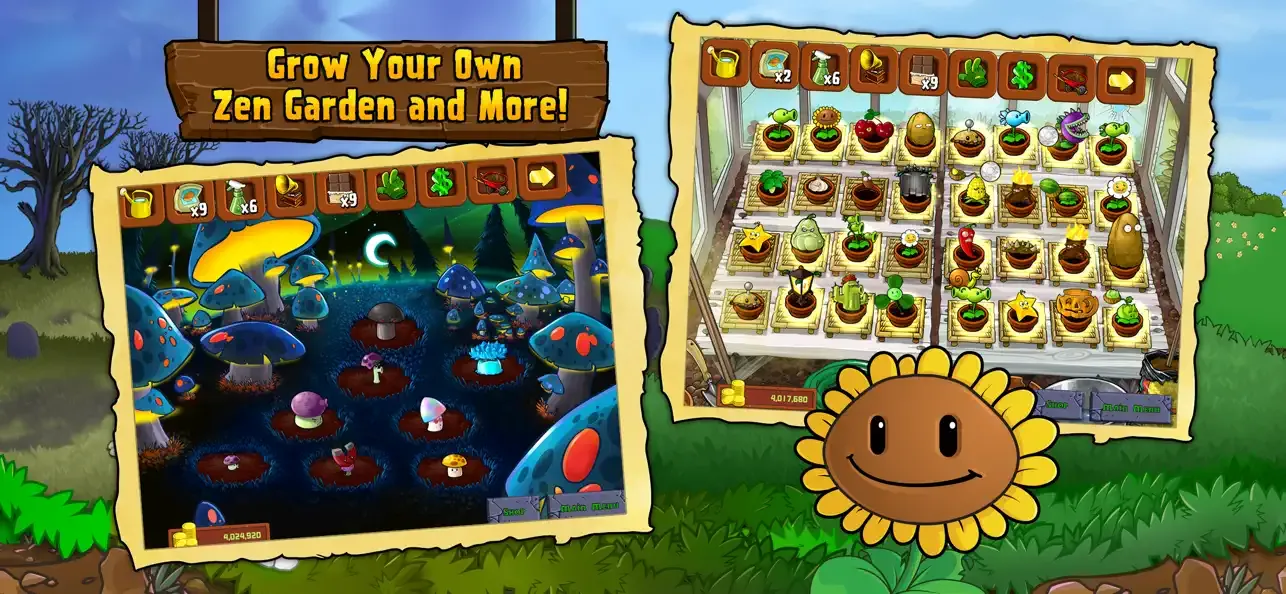Select the watering can in the greenhouse garden

(723, 64)
